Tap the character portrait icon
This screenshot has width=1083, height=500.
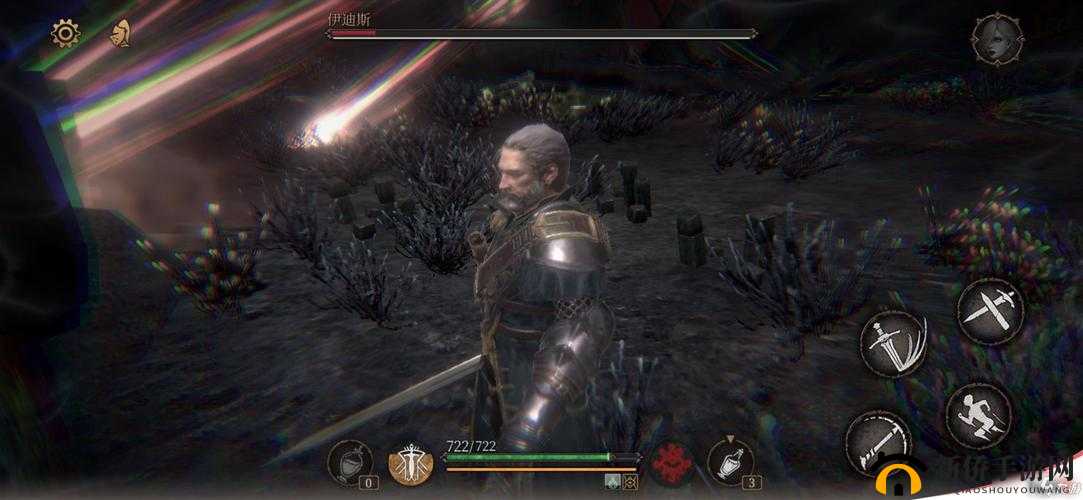click(x=996, y=40)
